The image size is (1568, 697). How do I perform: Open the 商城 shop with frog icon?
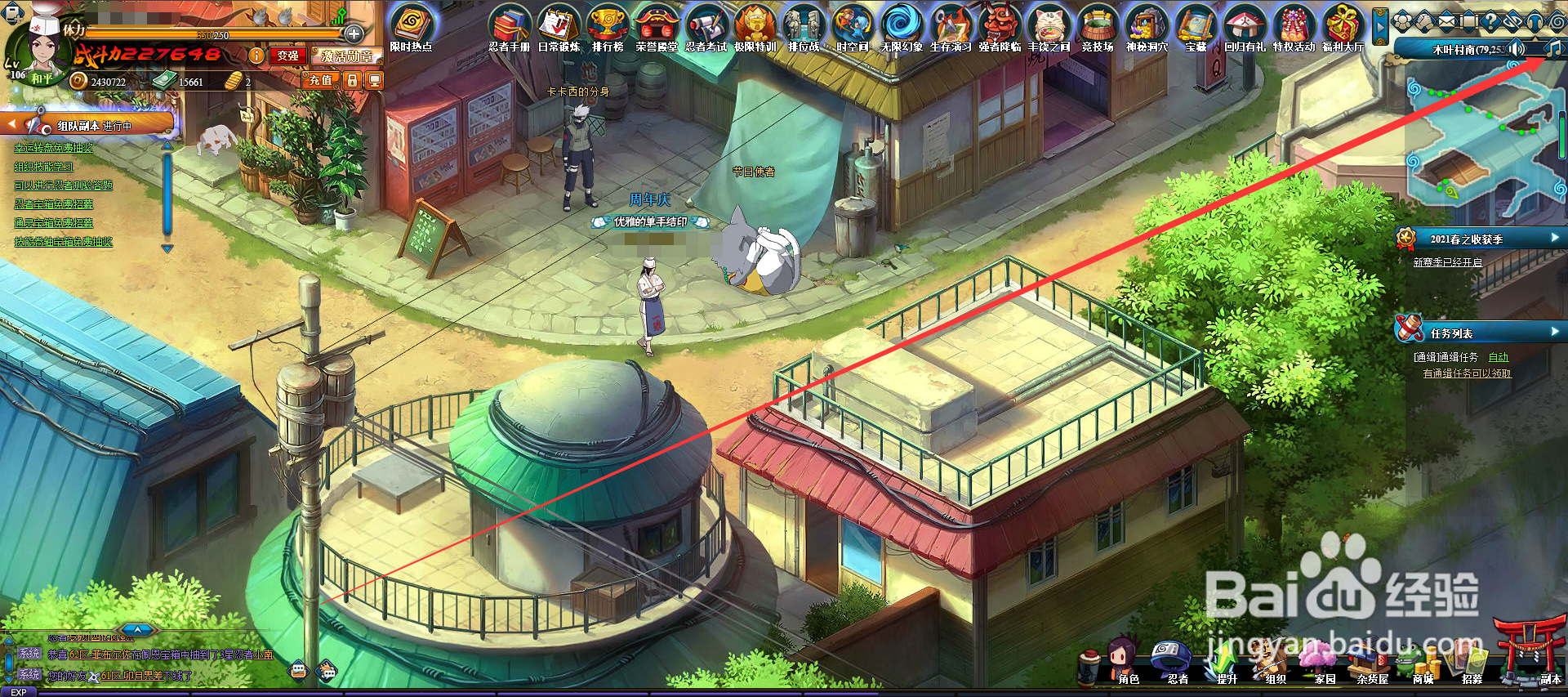1423,663
